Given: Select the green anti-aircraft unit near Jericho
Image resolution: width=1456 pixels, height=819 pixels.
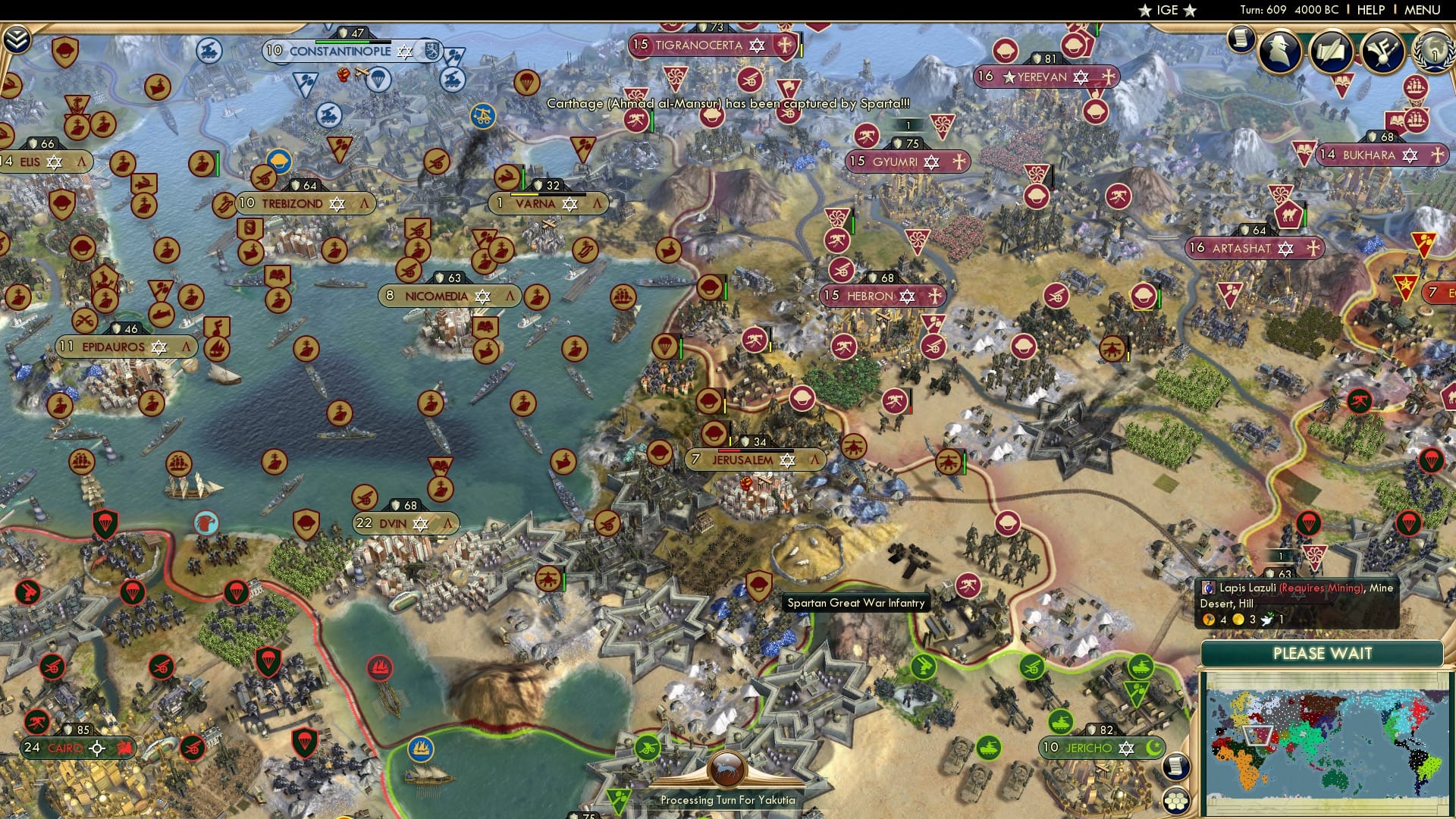Looking at the screenshot, I should point(924,666).
